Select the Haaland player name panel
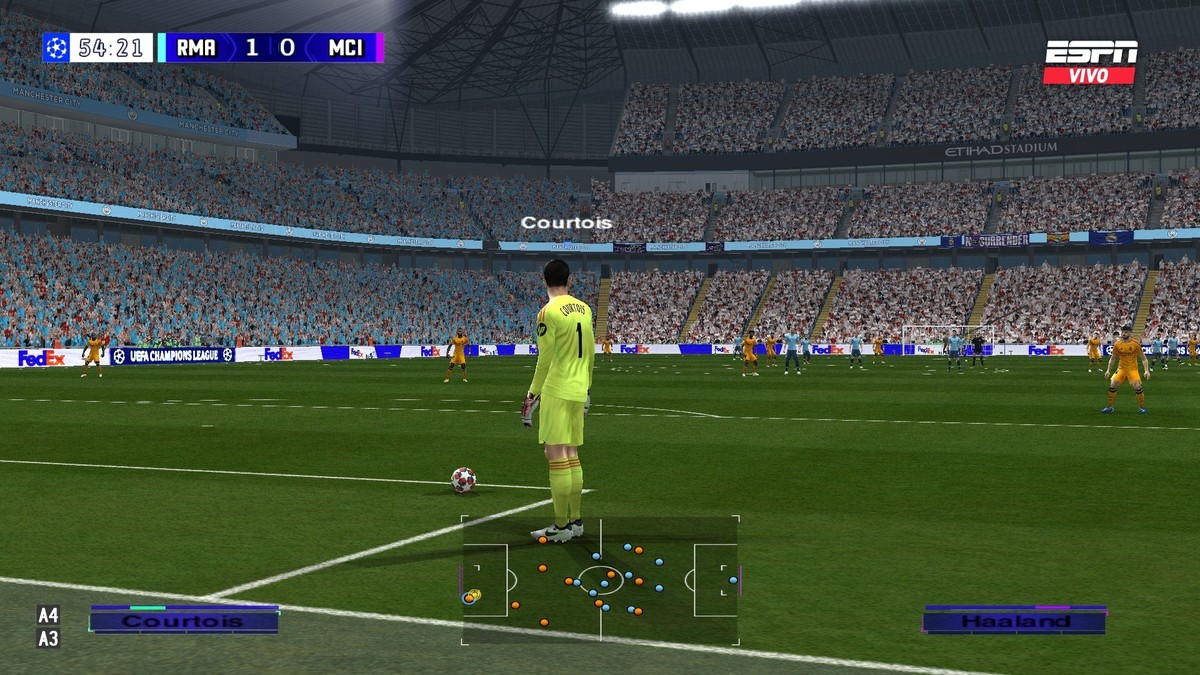Viewport: 1200px width, 675px height. (1014, 620)
